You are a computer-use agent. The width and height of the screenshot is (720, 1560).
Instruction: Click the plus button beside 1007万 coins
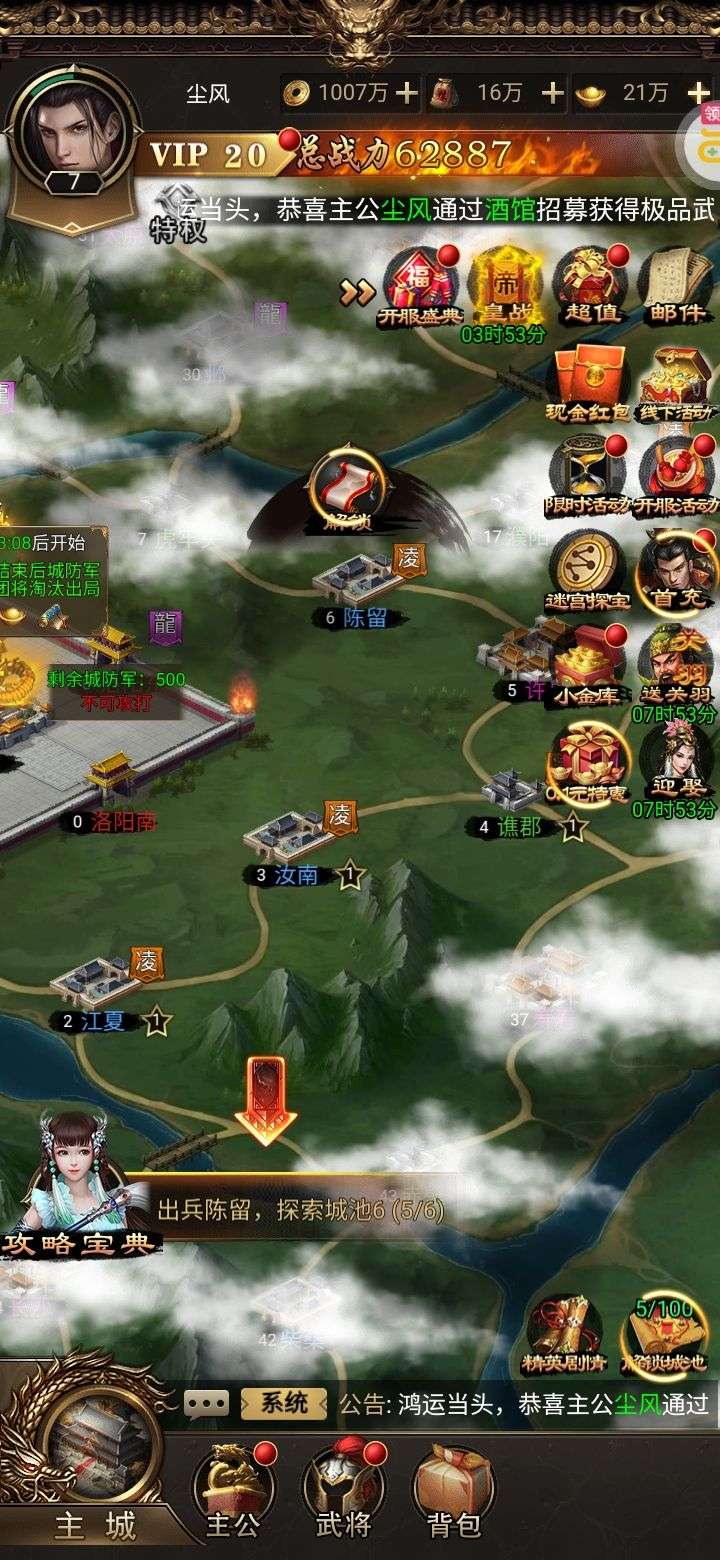click(x=407, y=93)
